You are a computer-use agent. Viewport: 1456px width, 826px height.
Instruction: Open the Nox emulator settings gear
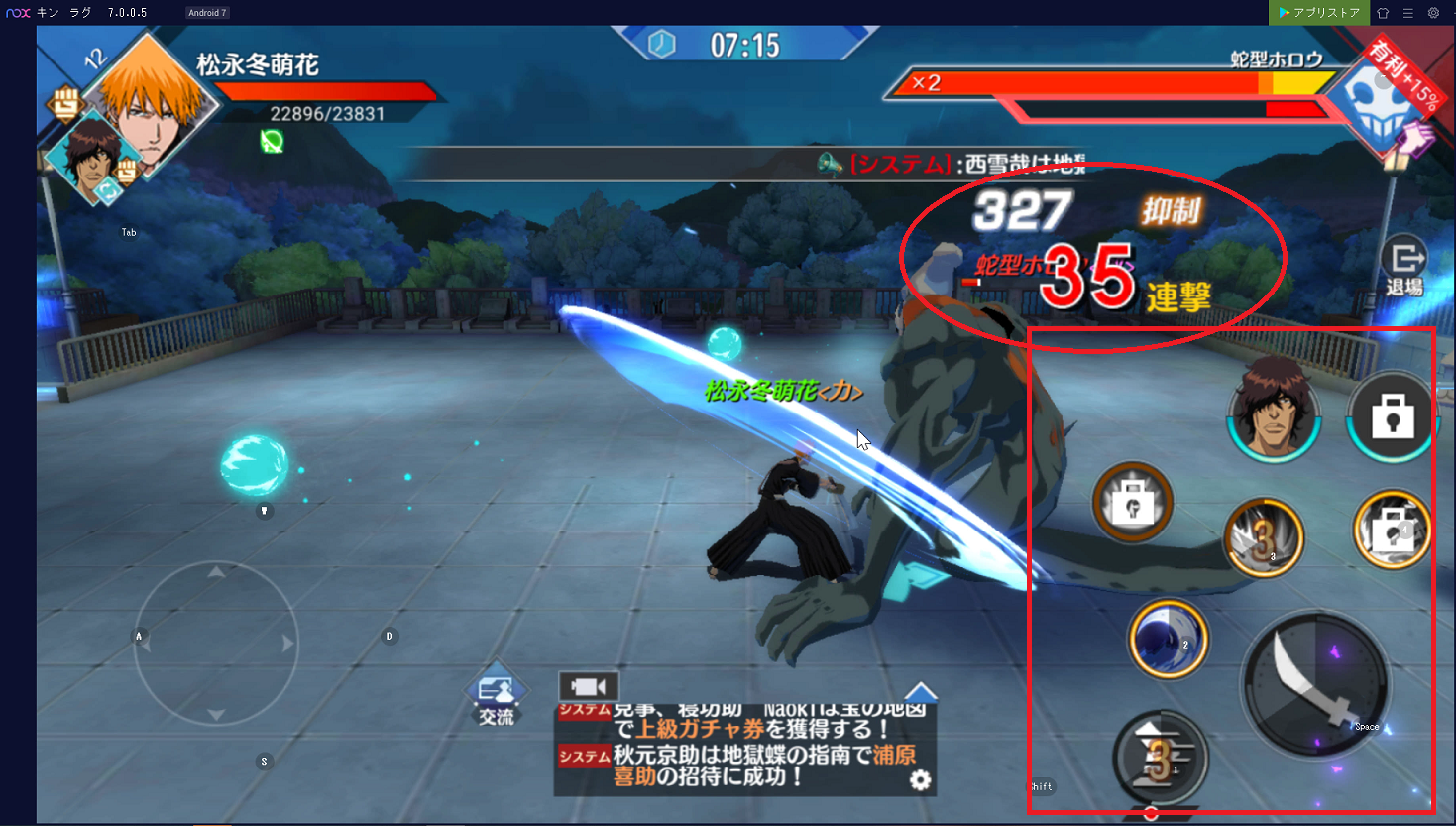(x=1433, y=13)
